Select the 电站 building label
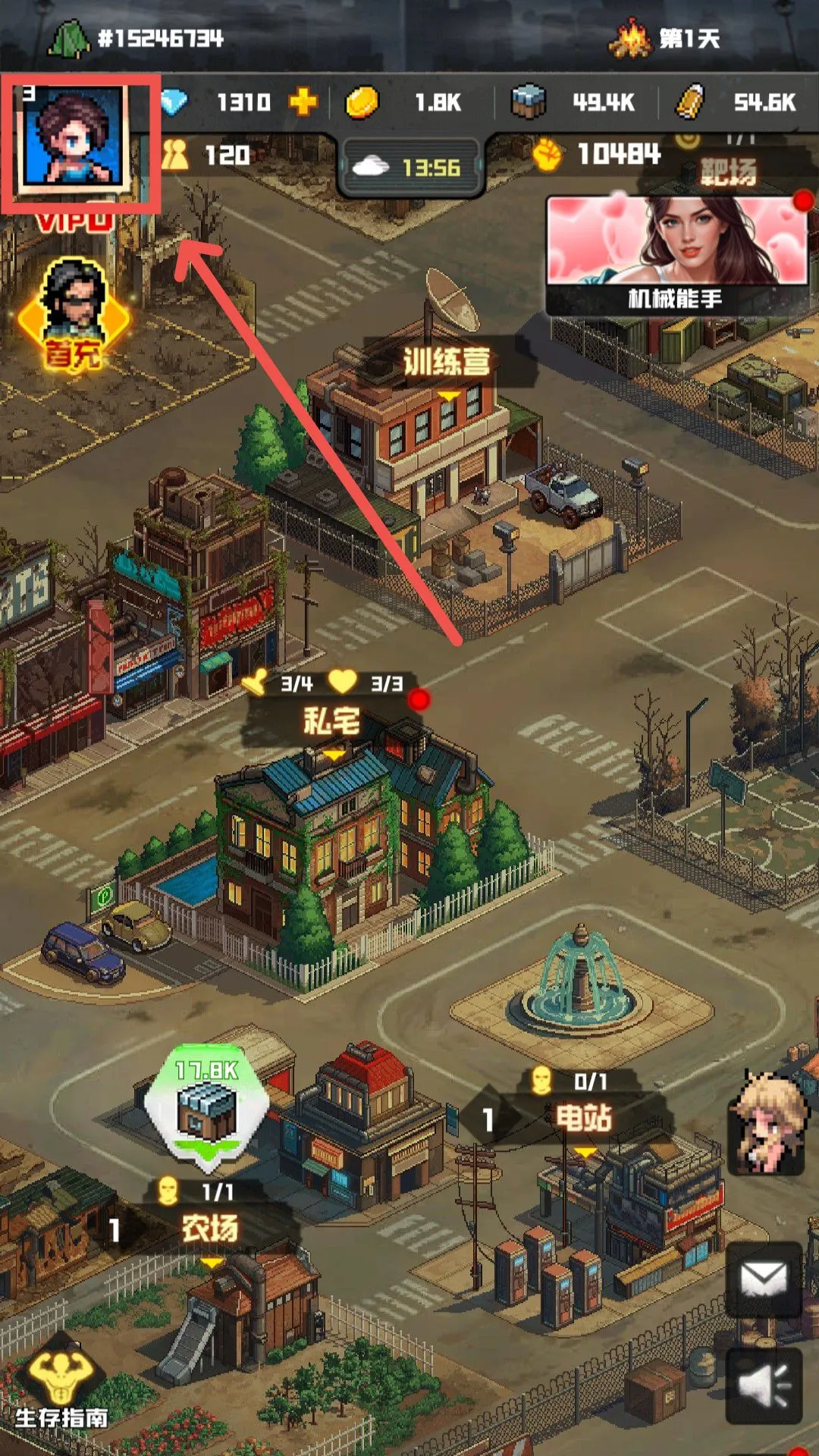The height and width of the screenshot is (1456, 819). click(x=583, y=1117)
